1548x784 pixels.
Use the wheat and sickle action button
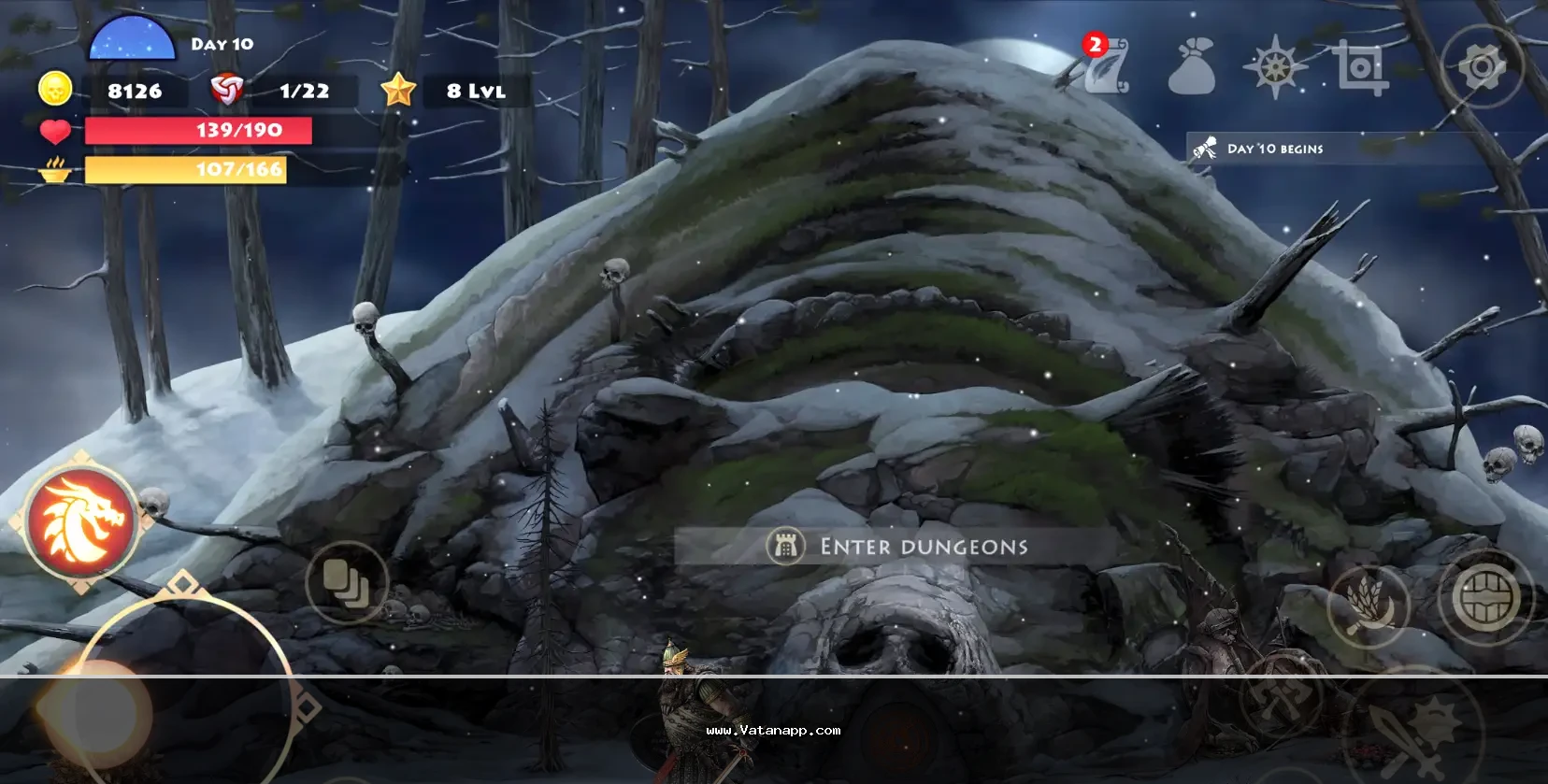tap(1369, 606)
